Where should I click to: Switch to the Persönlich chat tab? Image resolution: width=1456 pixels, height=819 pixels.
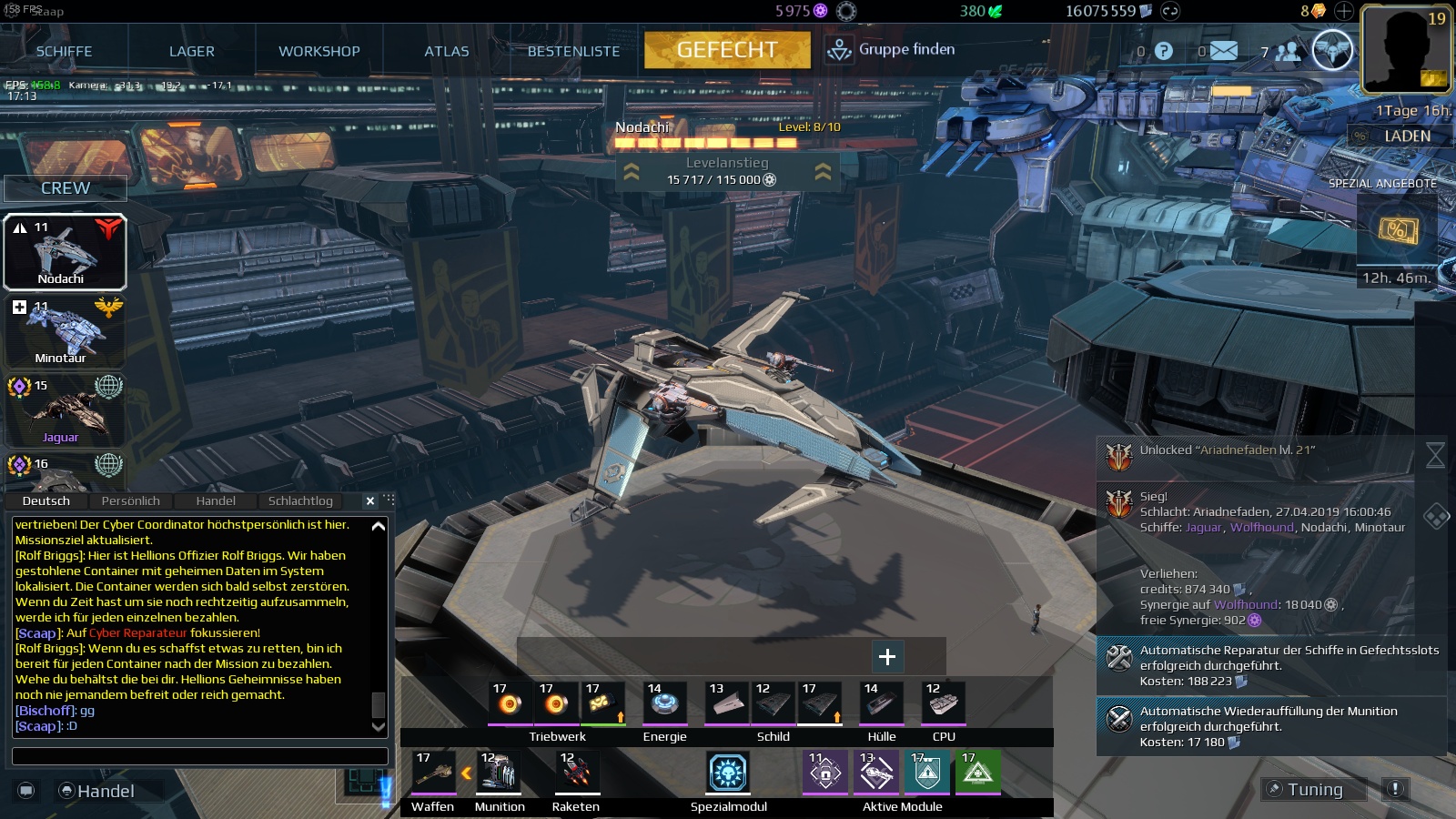(x=130, y=500)
